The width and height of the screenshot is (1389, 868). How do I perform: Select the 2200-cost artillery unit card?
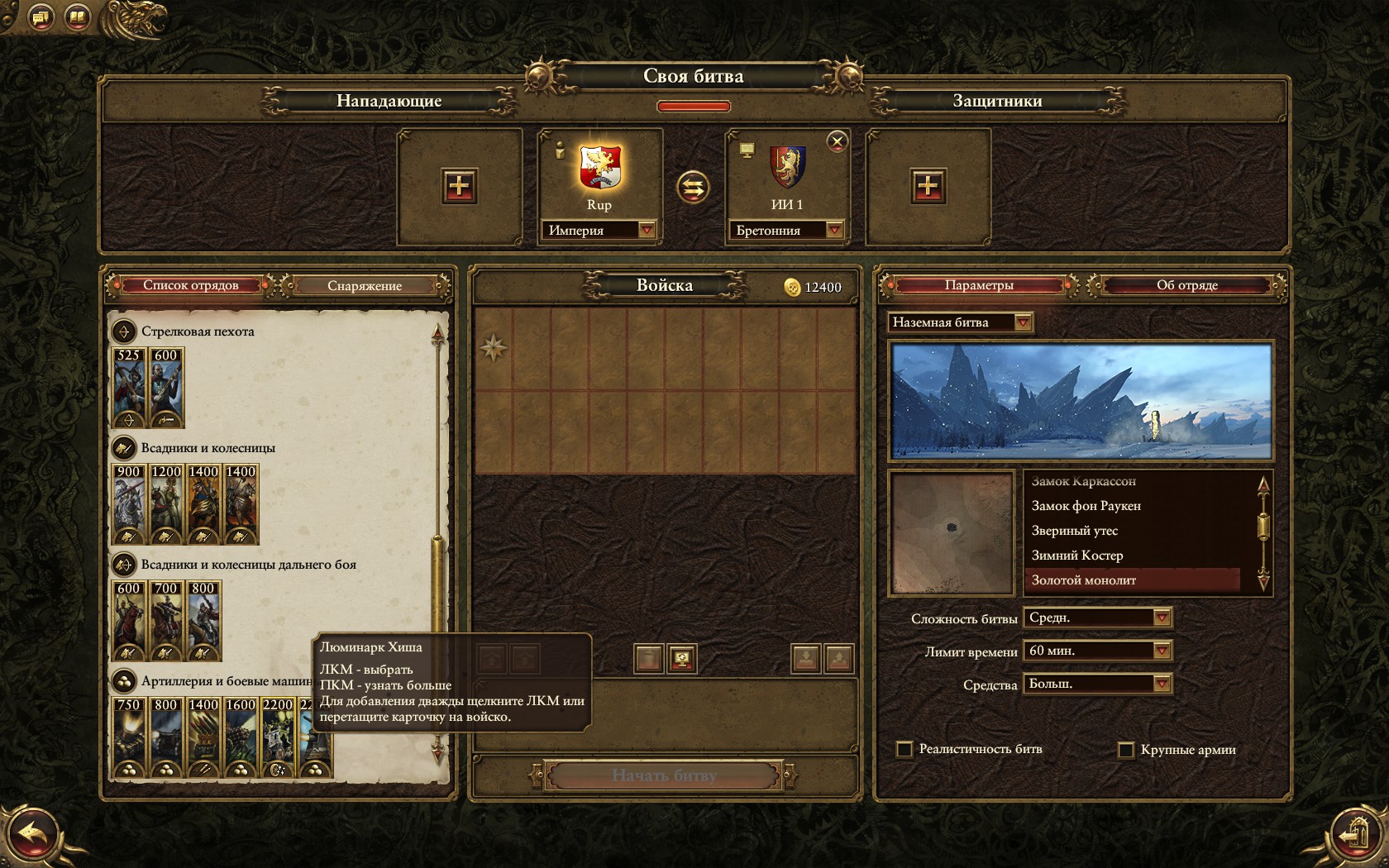(278, 738)
